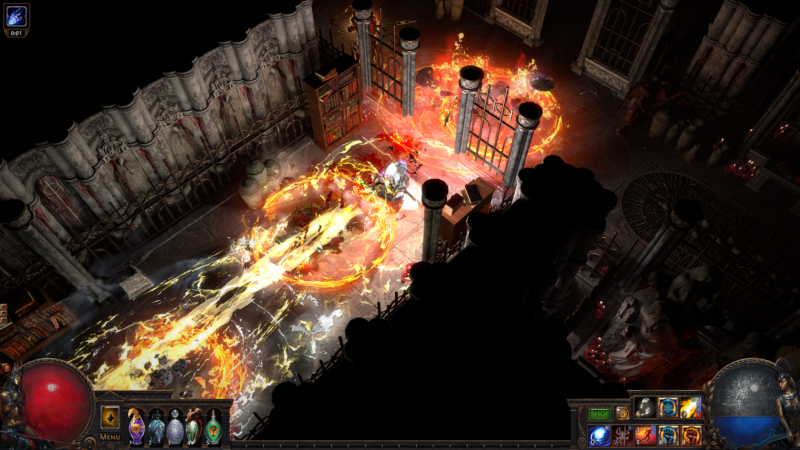
Task: Activate the blue fist skill
Action: pos(668,435)
